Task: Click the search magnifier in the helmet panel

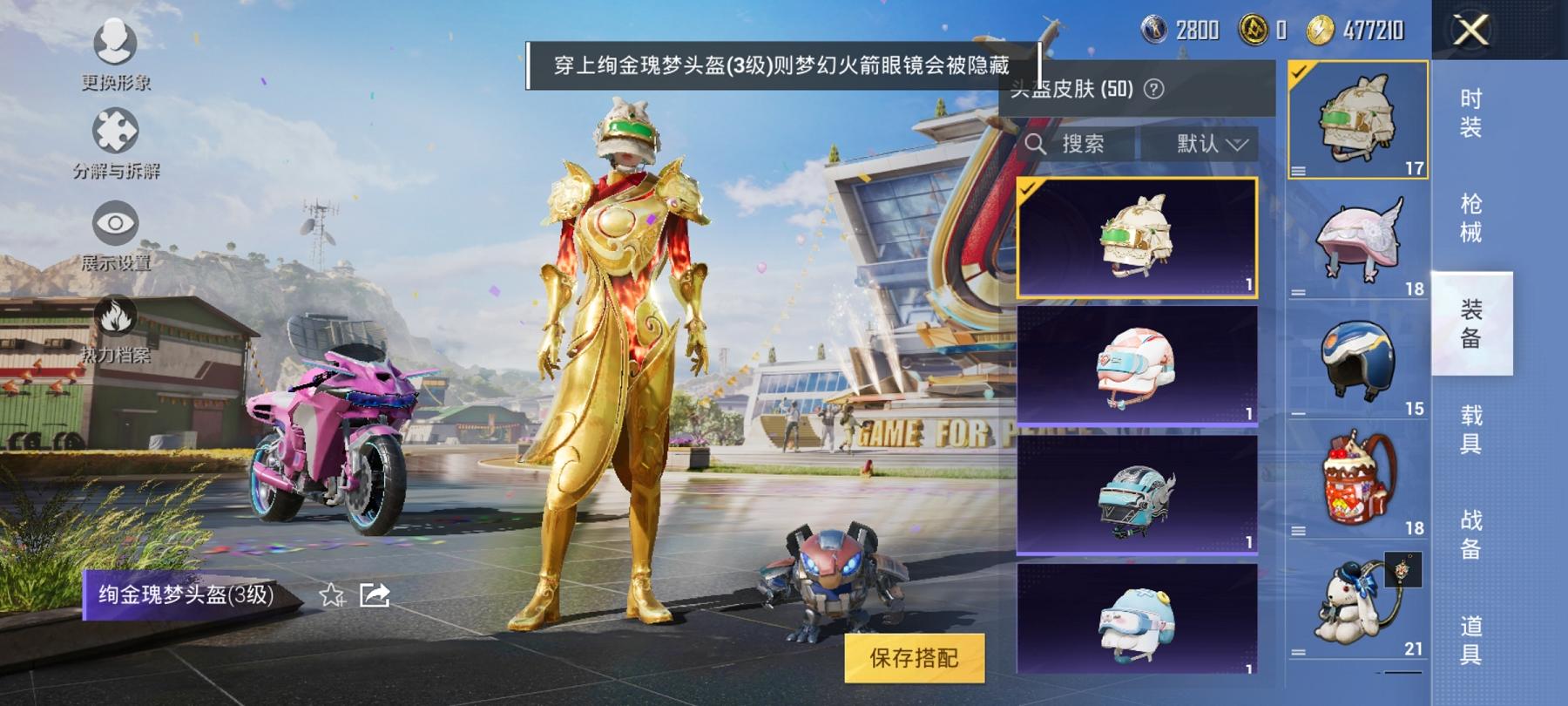Action: point(1037,141)
